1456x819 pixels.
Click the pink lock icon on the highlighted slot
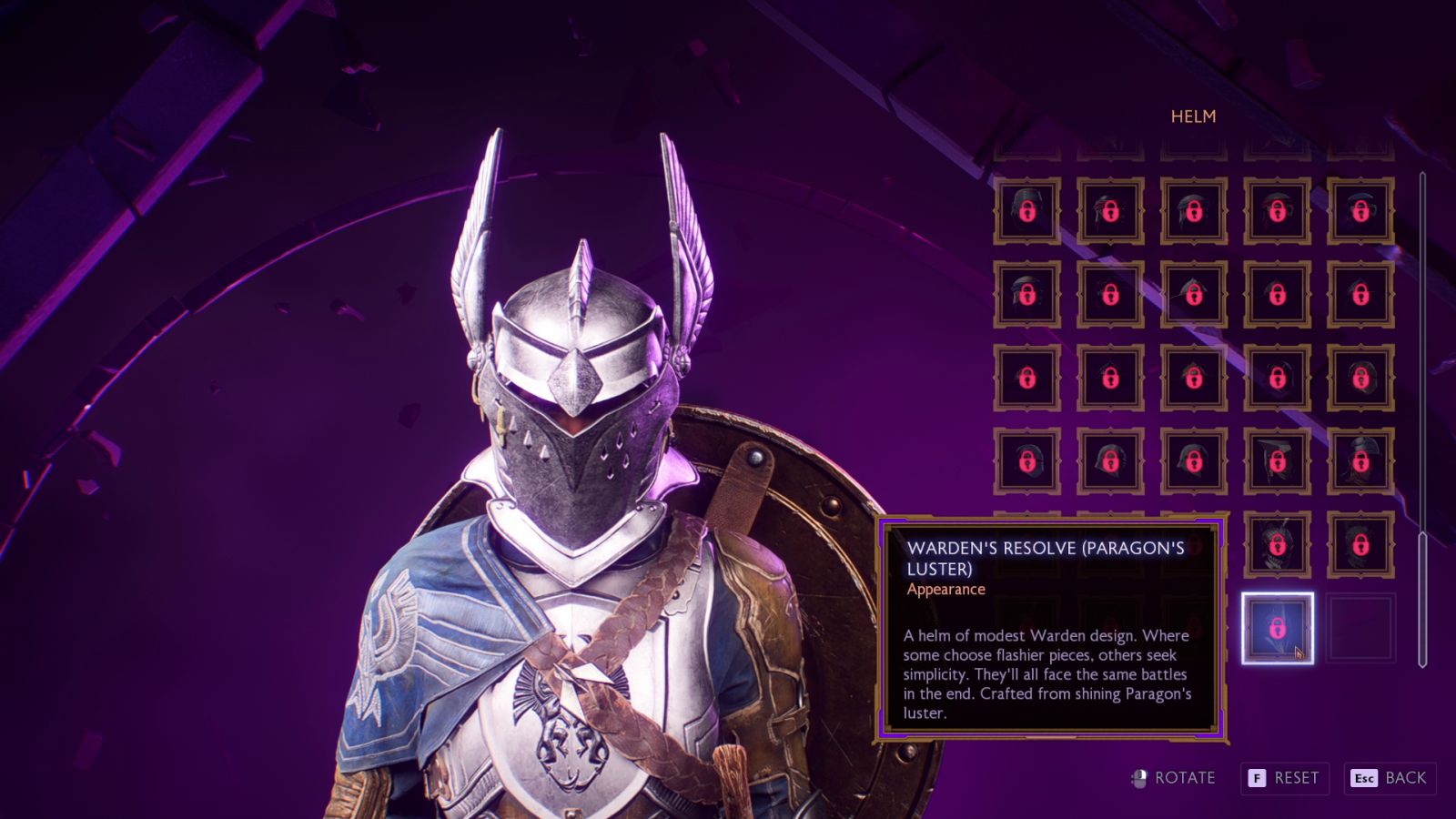point(1277,628)
